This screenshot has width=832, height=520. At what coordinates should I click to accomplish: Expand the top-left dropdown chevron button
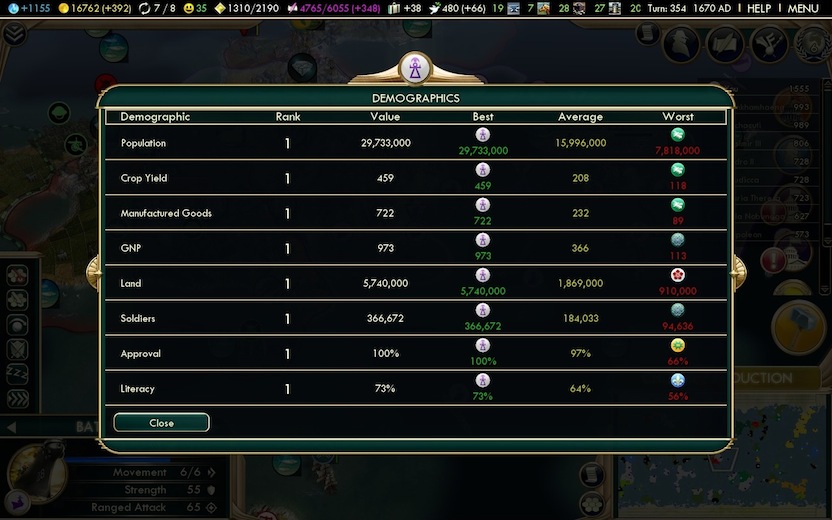[x=13, y=33]
